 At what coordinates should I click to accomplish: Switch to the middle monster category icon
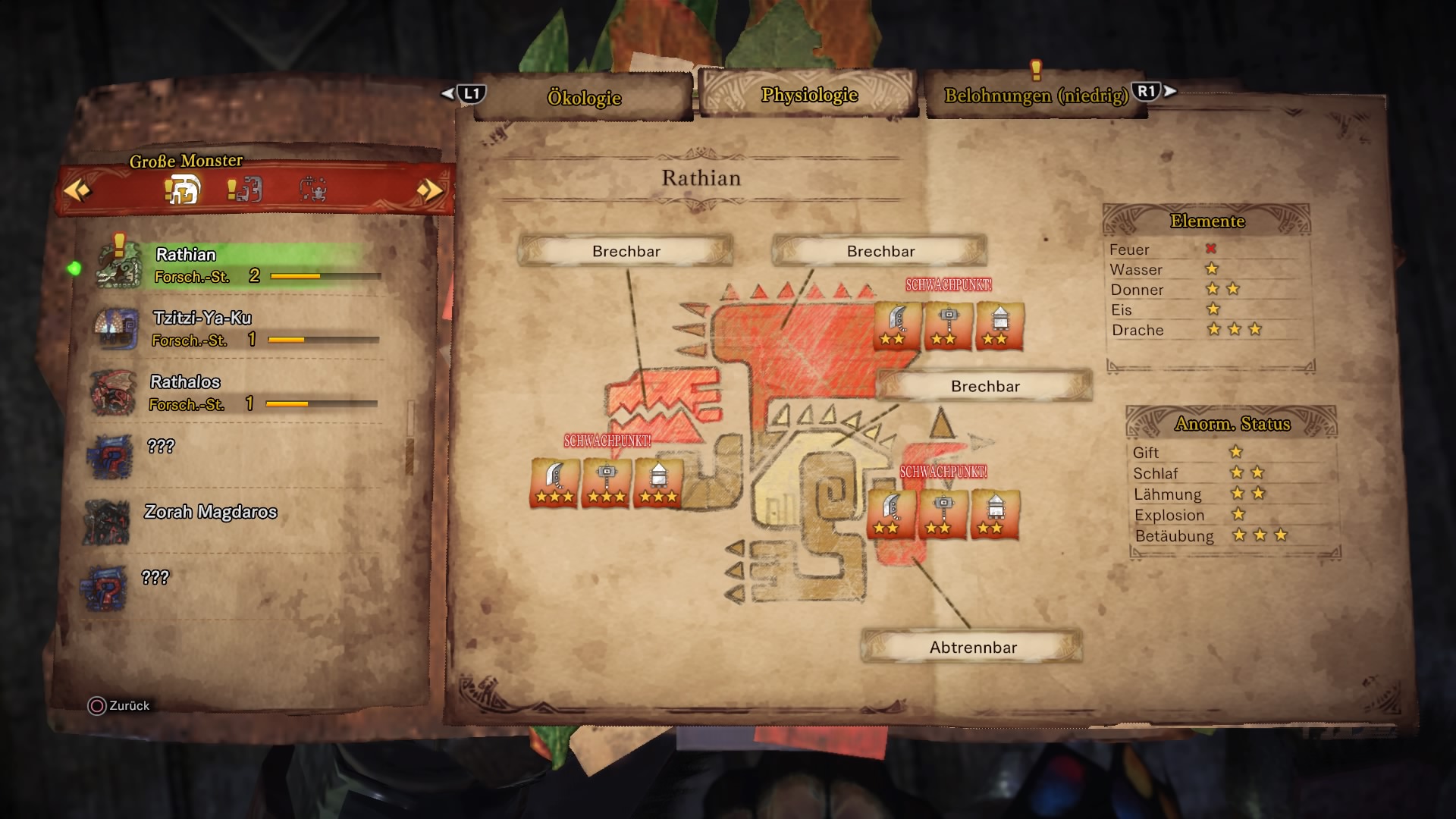[x=246, y=189]
